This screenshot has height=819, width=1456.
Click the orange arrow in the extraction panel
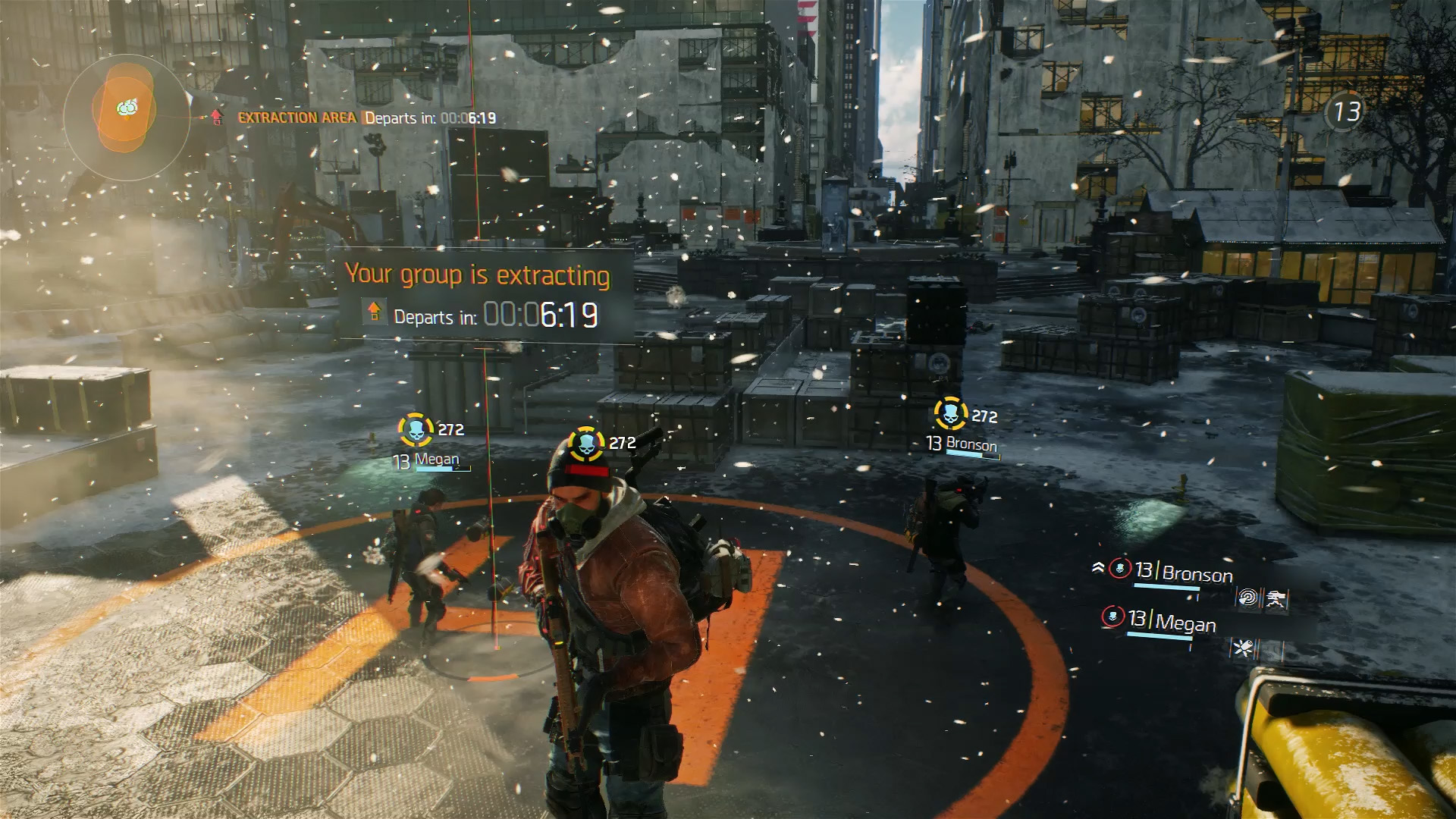pyautogui.click(x=374, y=311)
